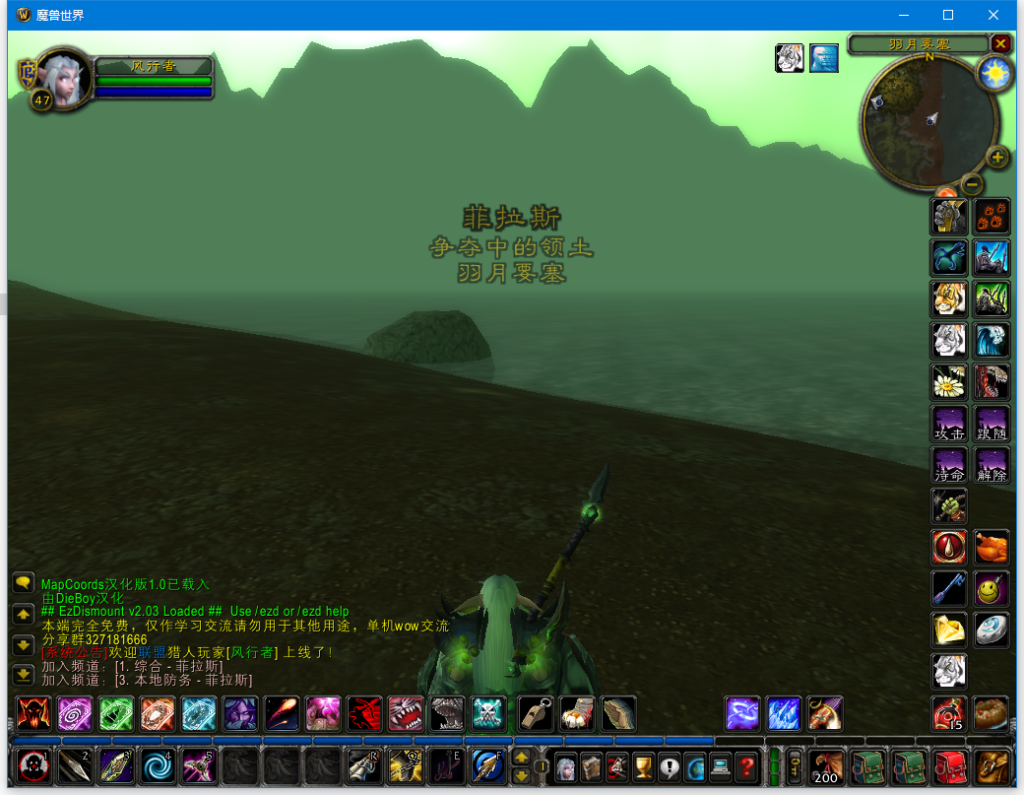Use the 解除 (Dismiss) macro button
The image size is (1024, 795).
(x=992, y=465)
